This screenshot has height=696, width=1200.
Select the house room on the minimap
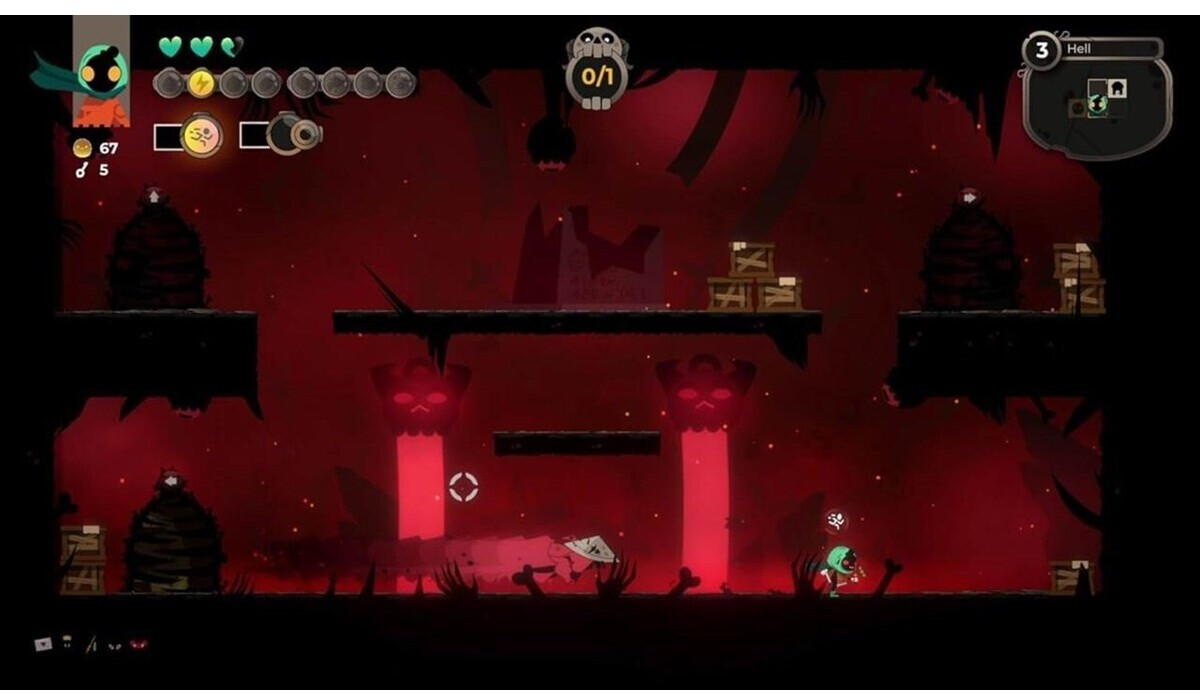coord(1116,88)
